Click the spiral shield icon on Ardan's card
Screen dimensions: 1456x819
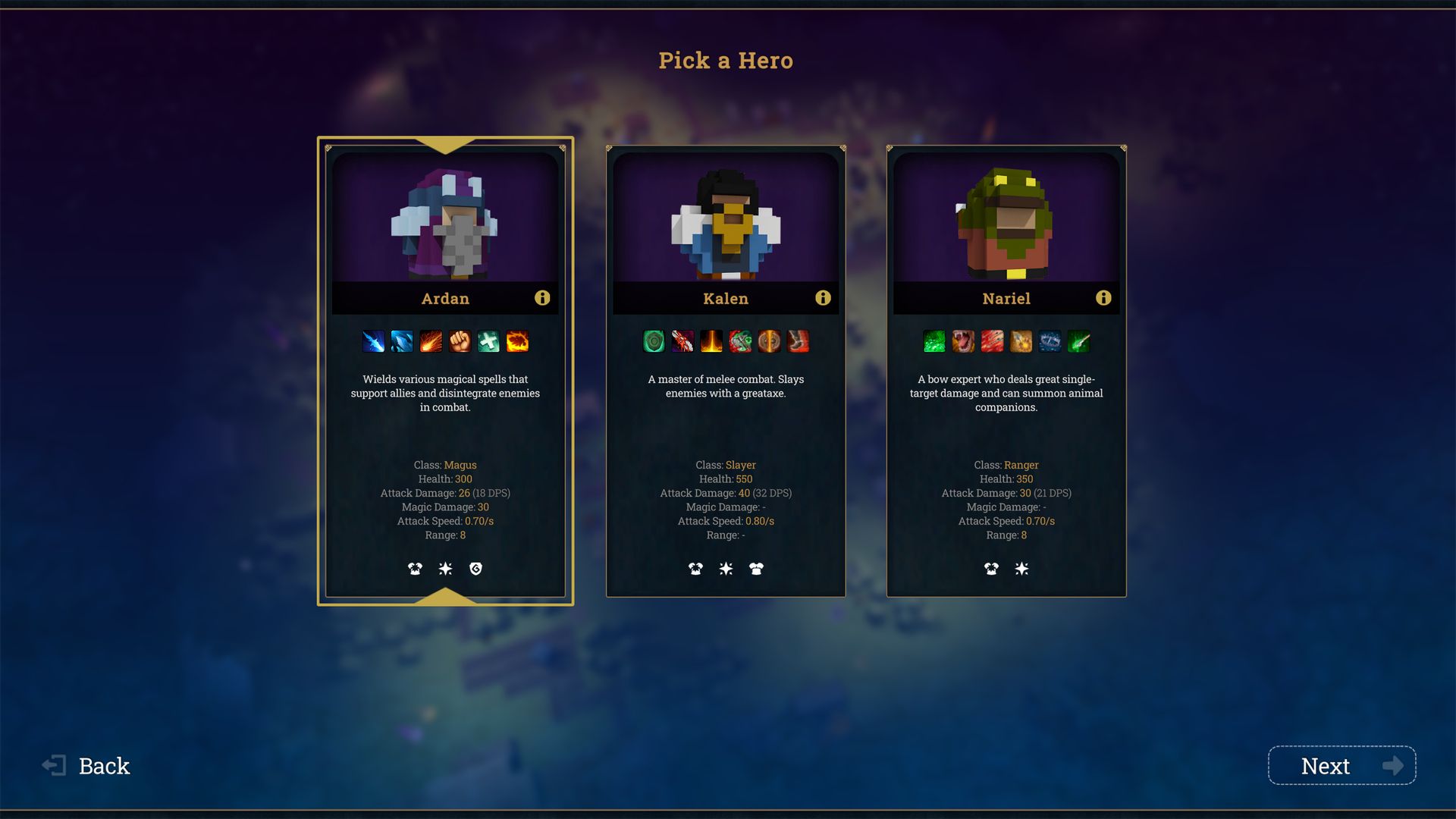point(475,569)
